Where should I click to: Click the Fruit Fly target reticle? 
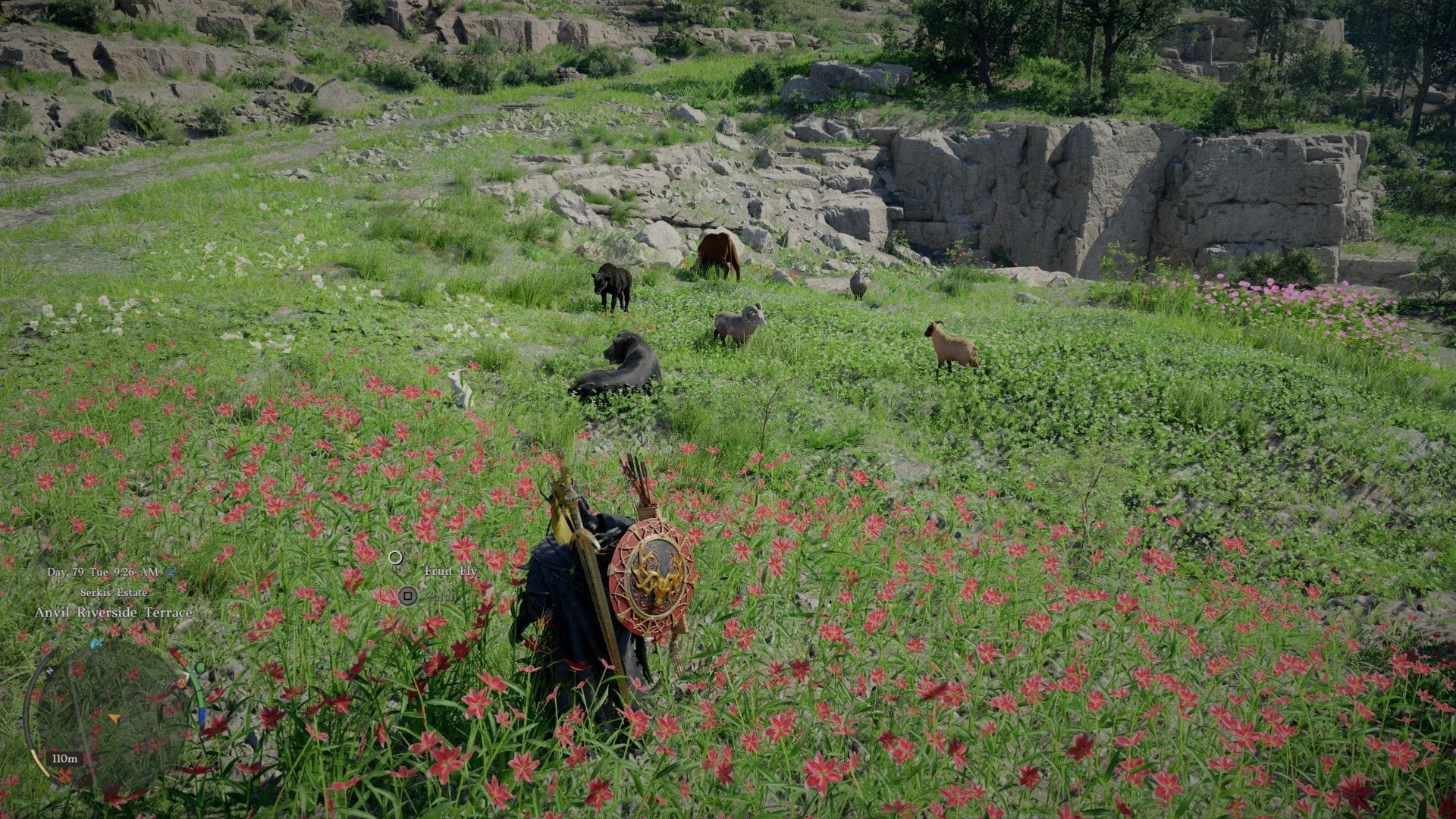(x=397, y=559)
